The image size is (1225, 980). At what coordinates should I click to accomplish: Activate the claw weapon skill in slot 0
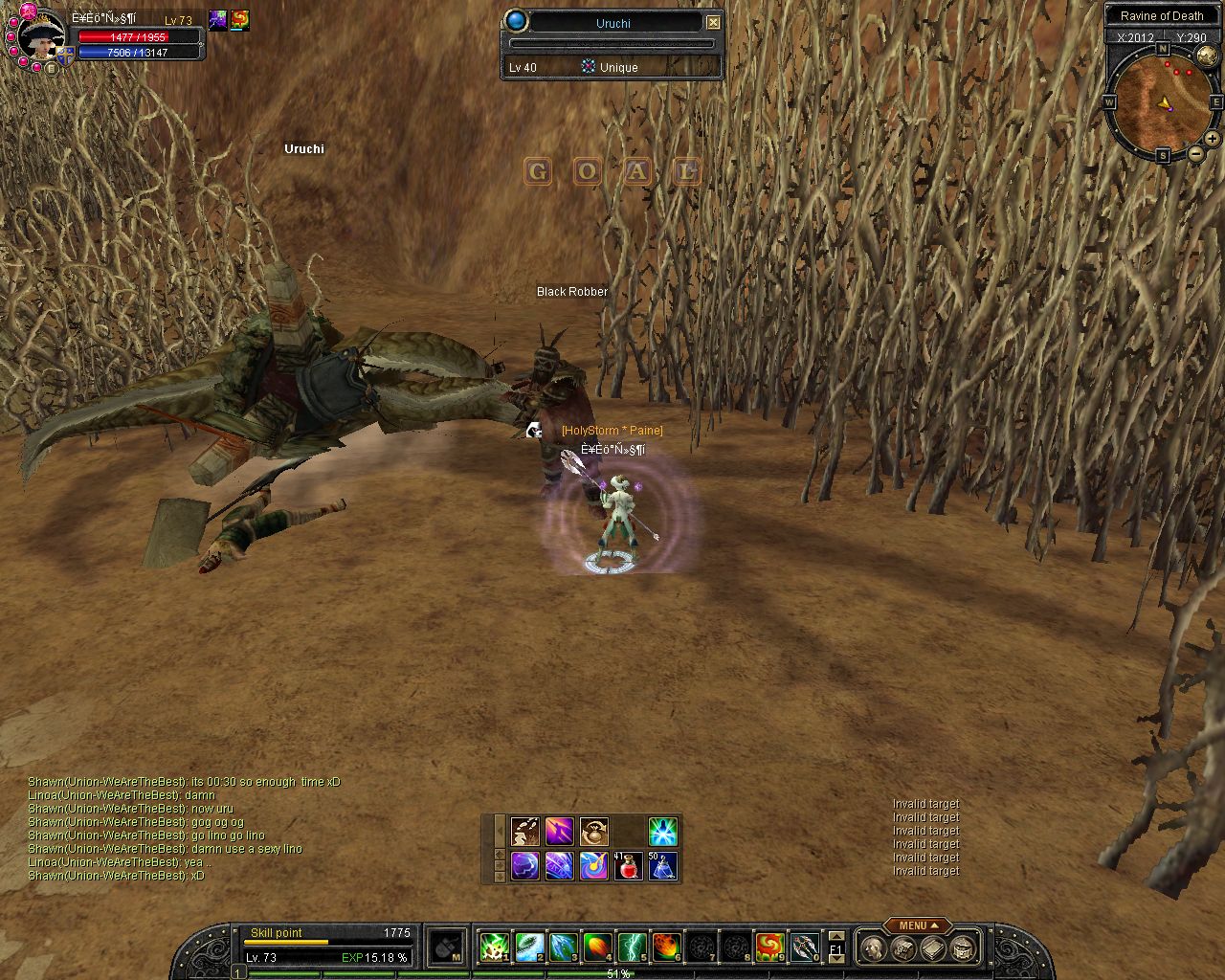805,947
